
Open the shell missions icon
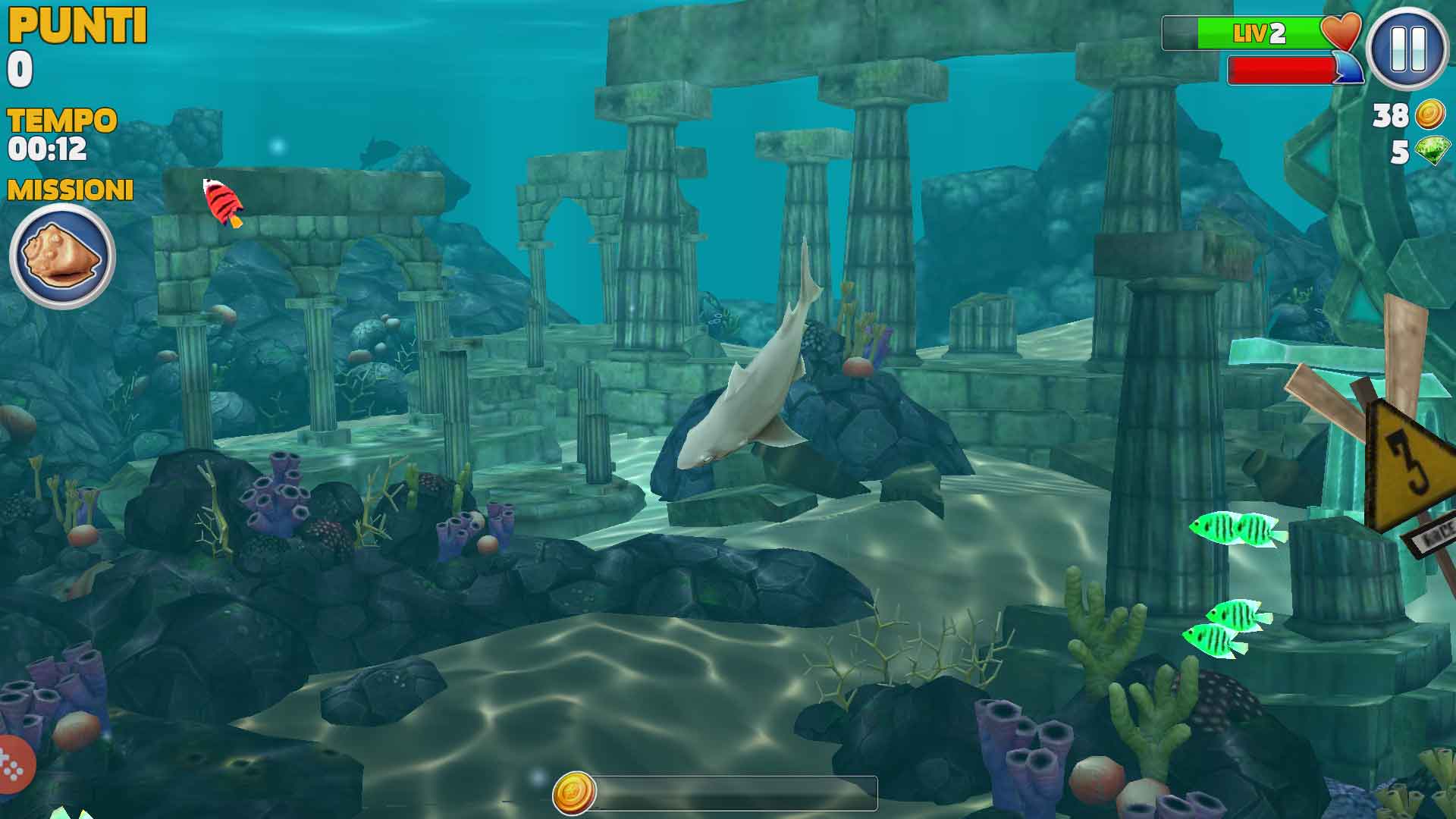pyautogui.click(x=62, y=256)
